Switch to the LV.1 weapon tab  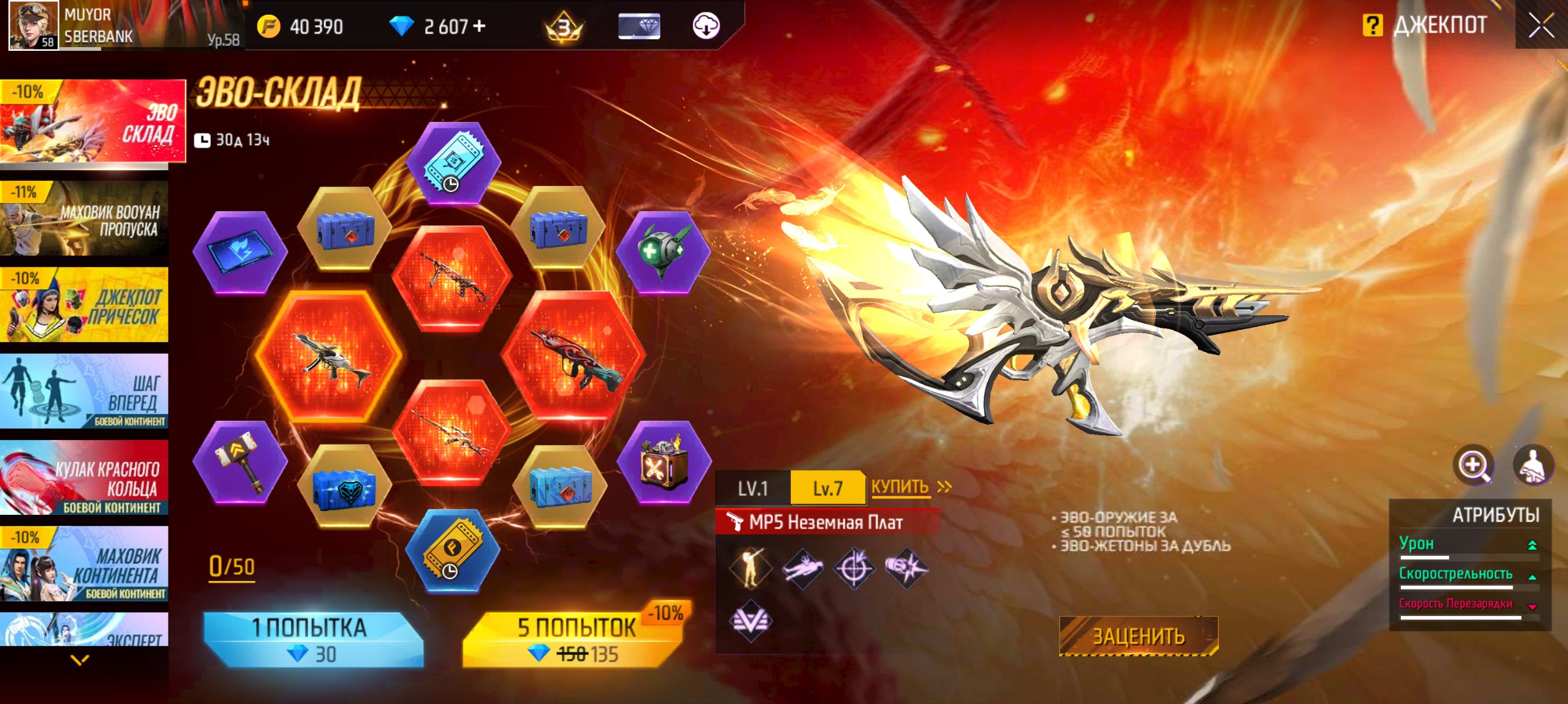(x=753, y=488)
